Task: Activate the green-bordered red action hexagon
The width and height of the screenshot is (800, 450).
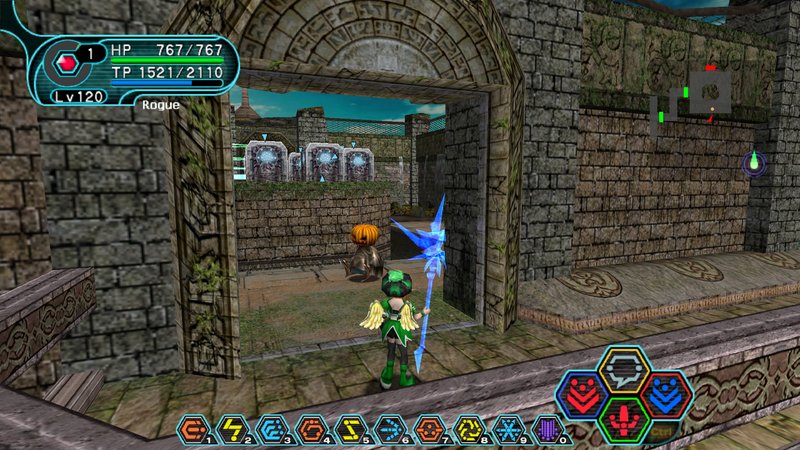Action: tap(624, 418)
